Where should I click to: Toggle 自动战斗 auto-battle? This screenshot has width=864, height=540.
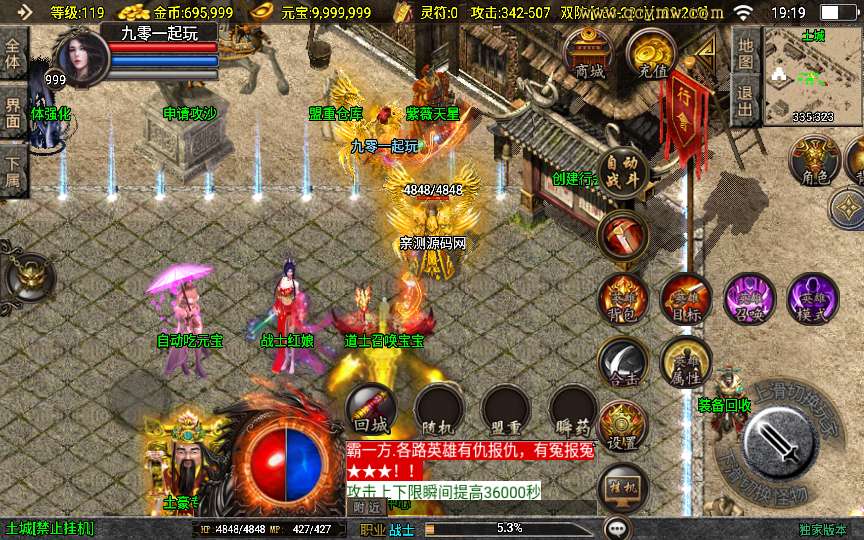(622, 171)
